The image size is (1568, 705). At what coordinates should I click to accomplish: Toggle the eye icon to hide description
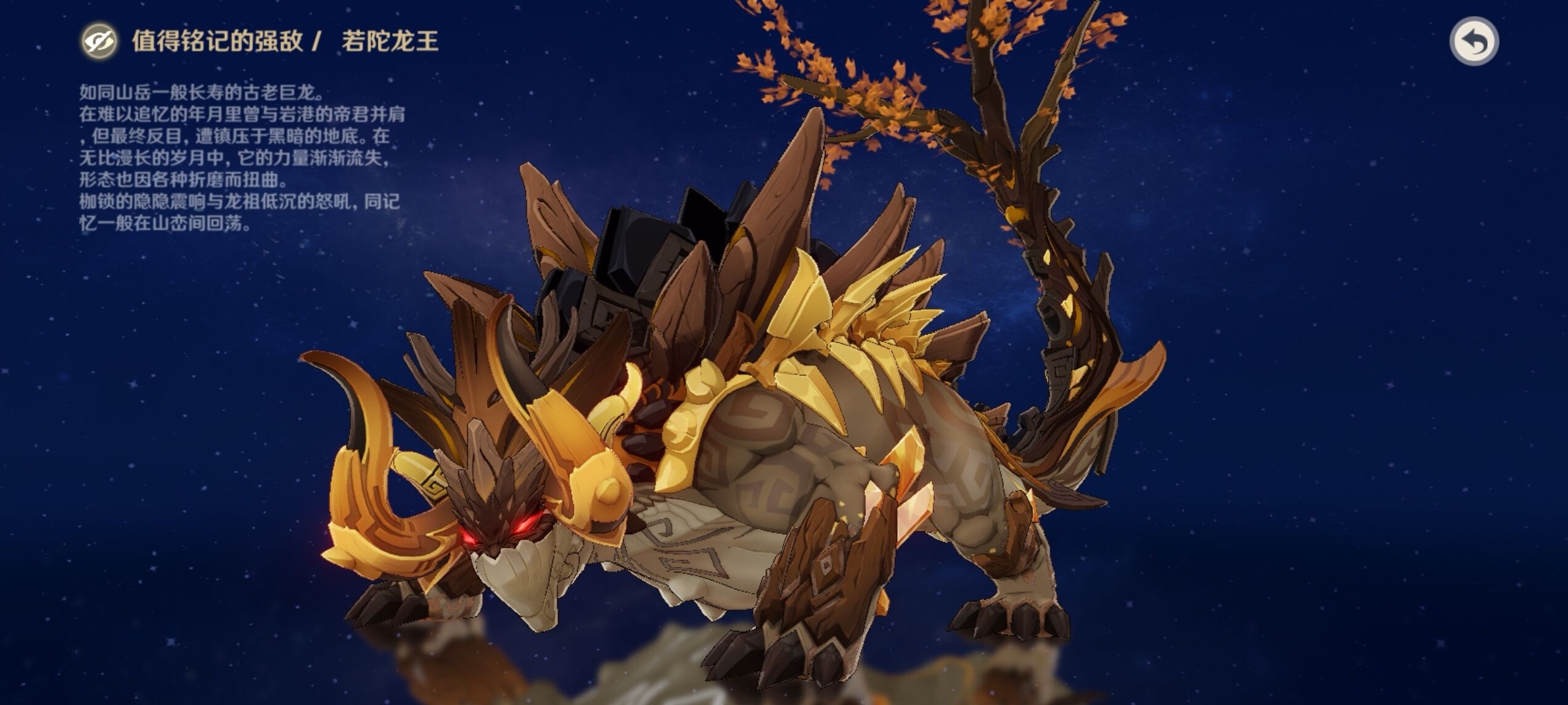[99, 41]
